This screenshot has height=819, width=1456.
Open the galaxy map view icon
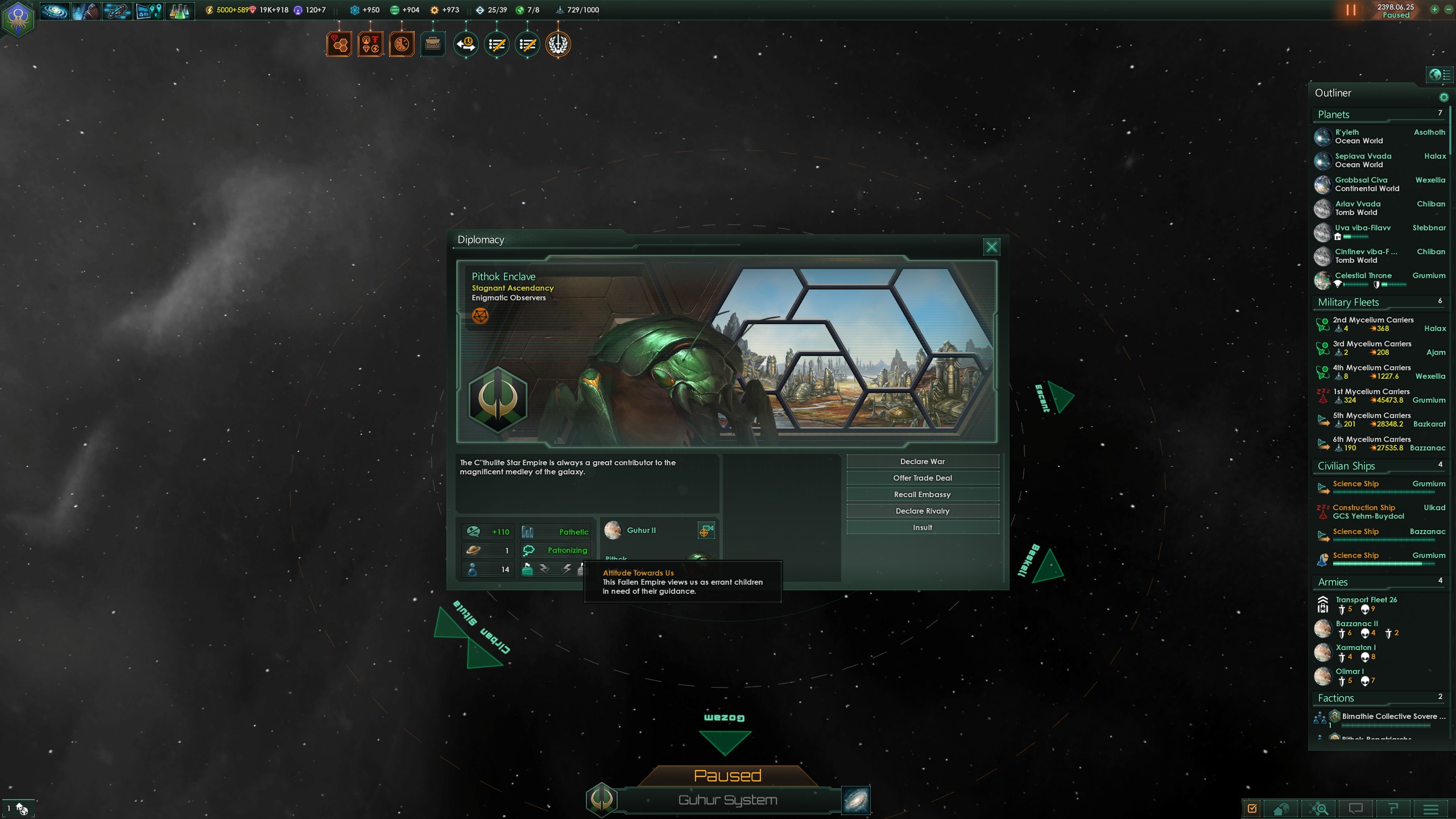click(54, 10)
